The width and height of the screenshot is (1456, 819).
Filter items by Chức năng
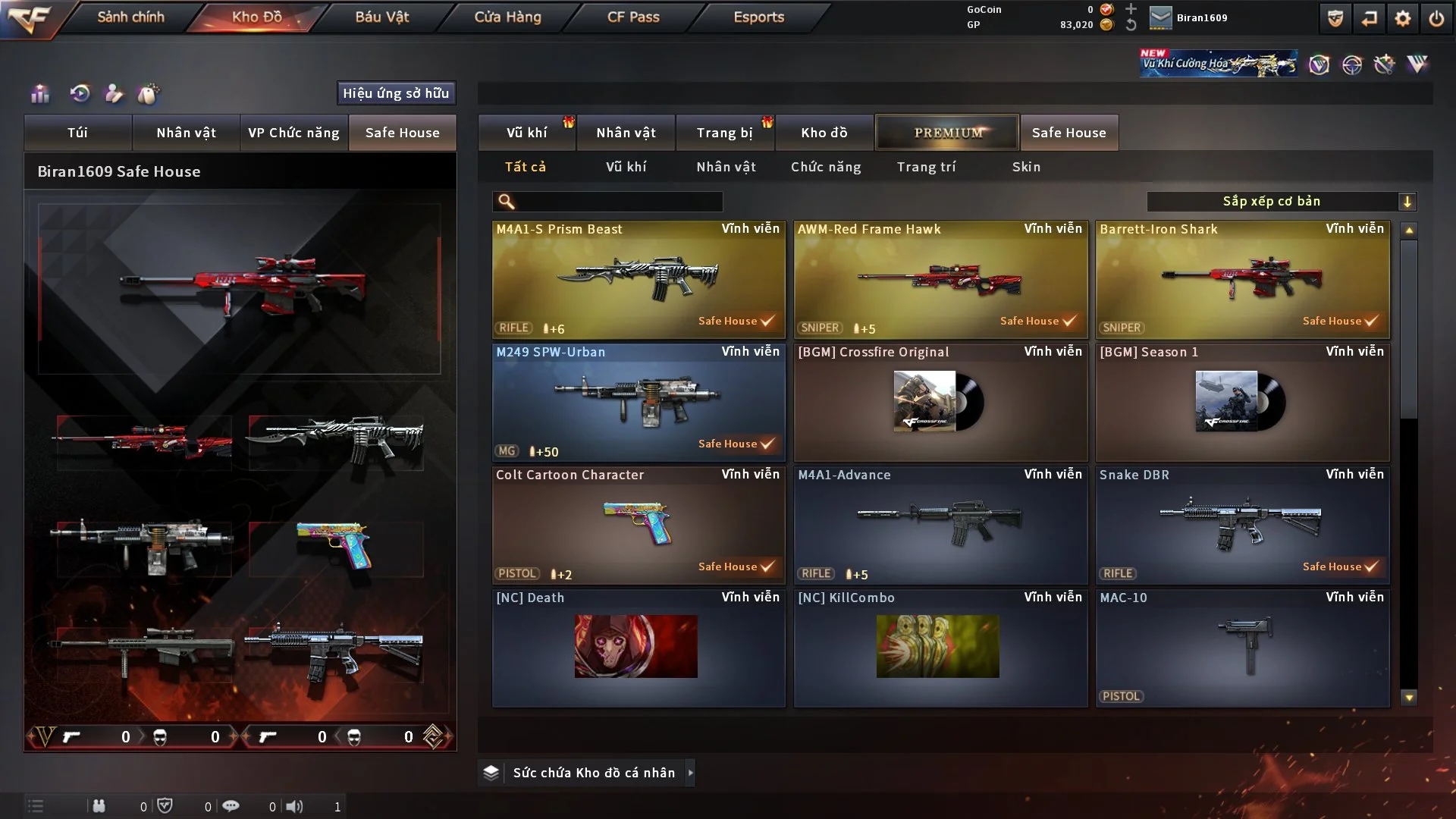click(826, 167)
